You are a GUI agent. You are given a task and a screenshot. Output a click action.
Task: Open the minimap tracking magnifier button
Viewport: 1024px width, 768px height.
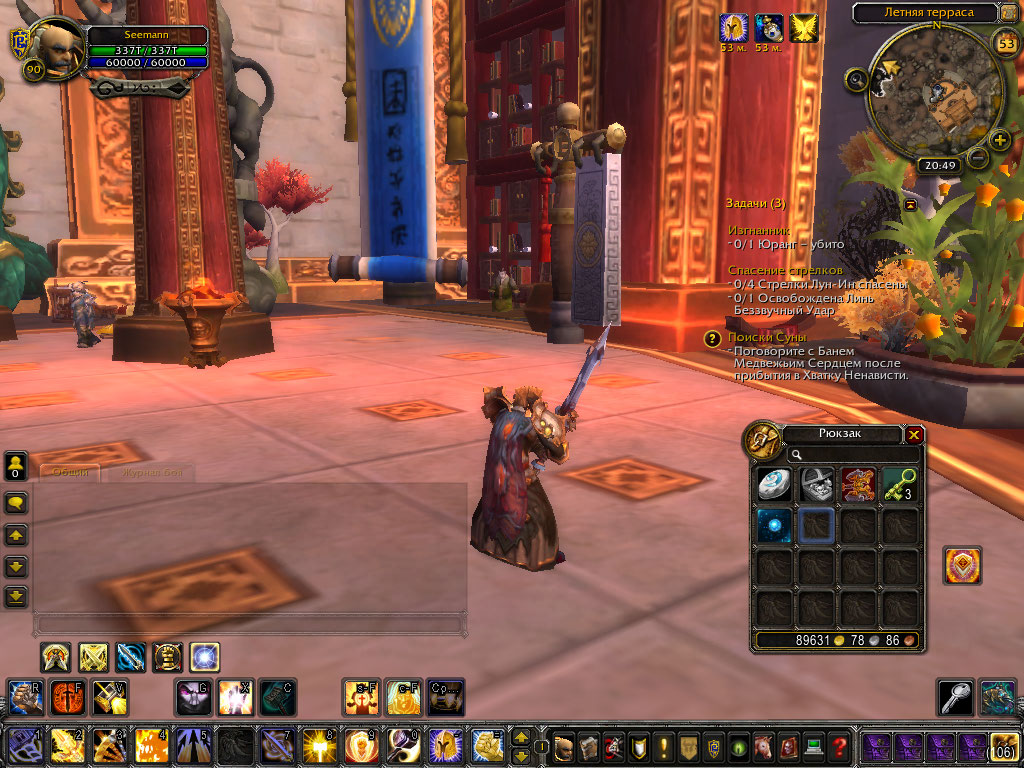pos(856,78)
